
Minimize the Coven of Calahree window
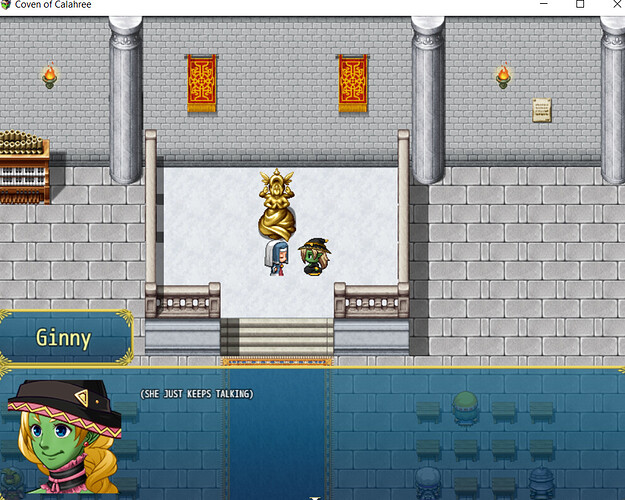point(534,5)
